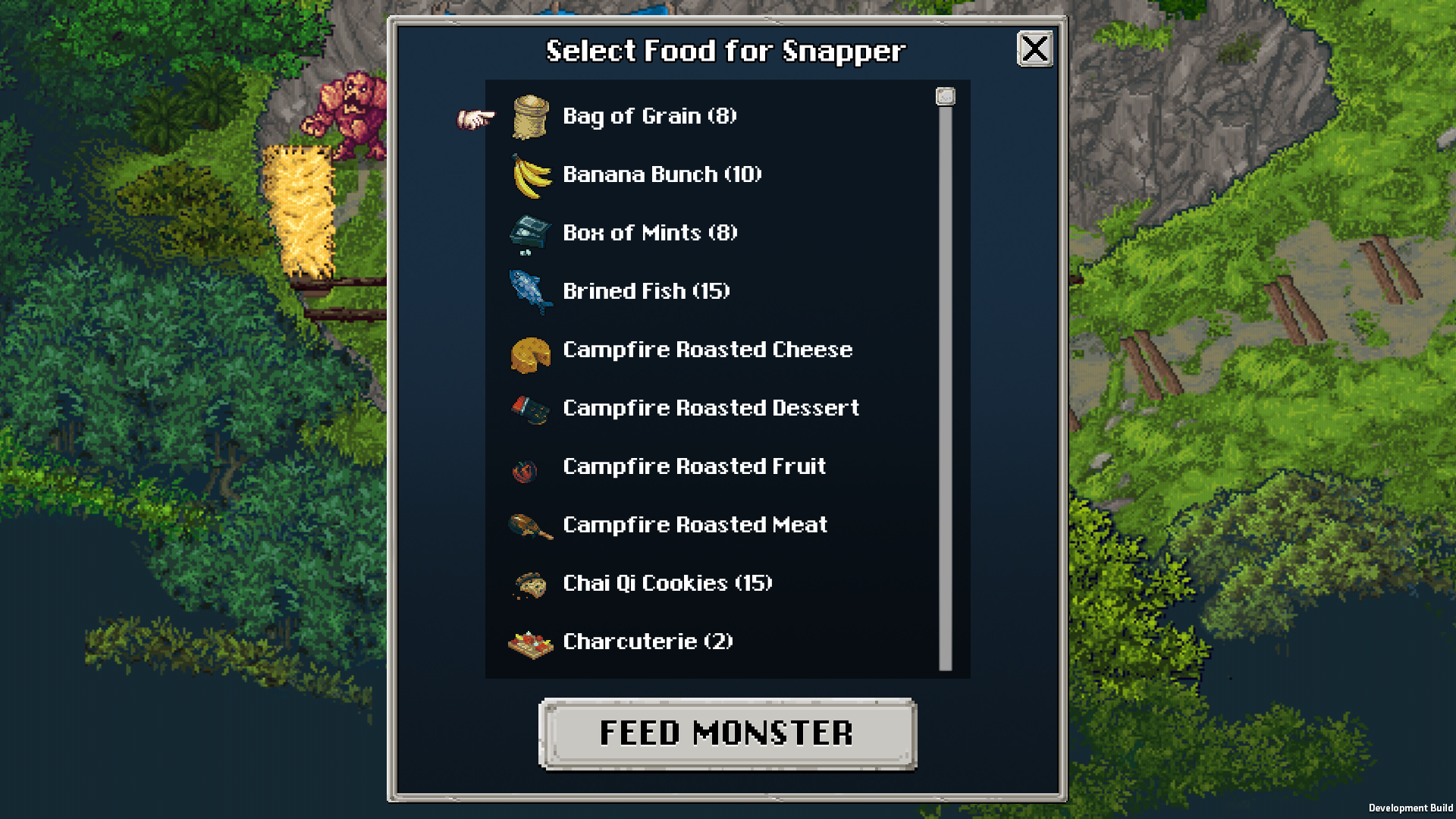
Task: Click the Chai Qi Cookies icon
Action: click(529, 585)
